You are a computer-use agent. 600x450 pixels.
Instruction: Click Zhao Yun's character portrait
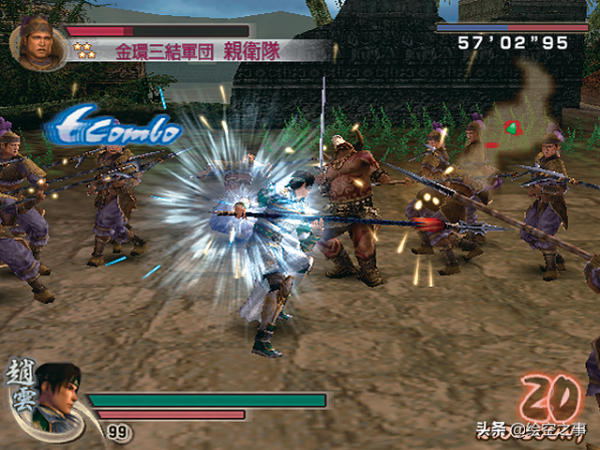[57, 397]
